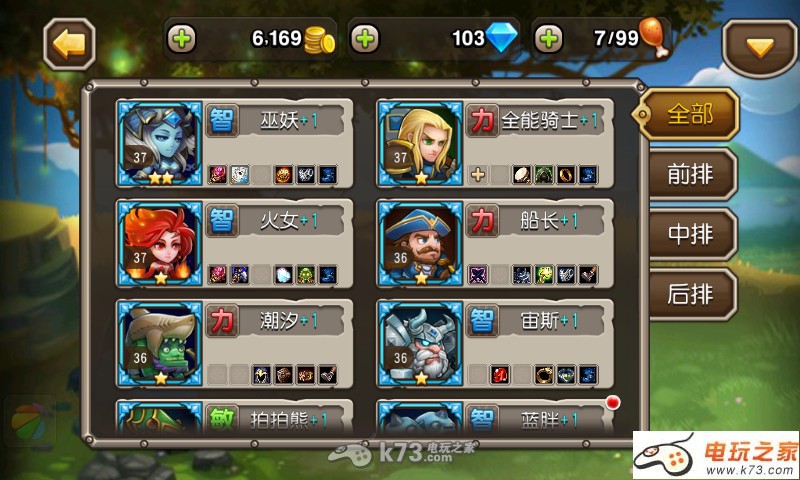Add gold coins with the plus button
The image size is (800, 480).
pos(183,39)
